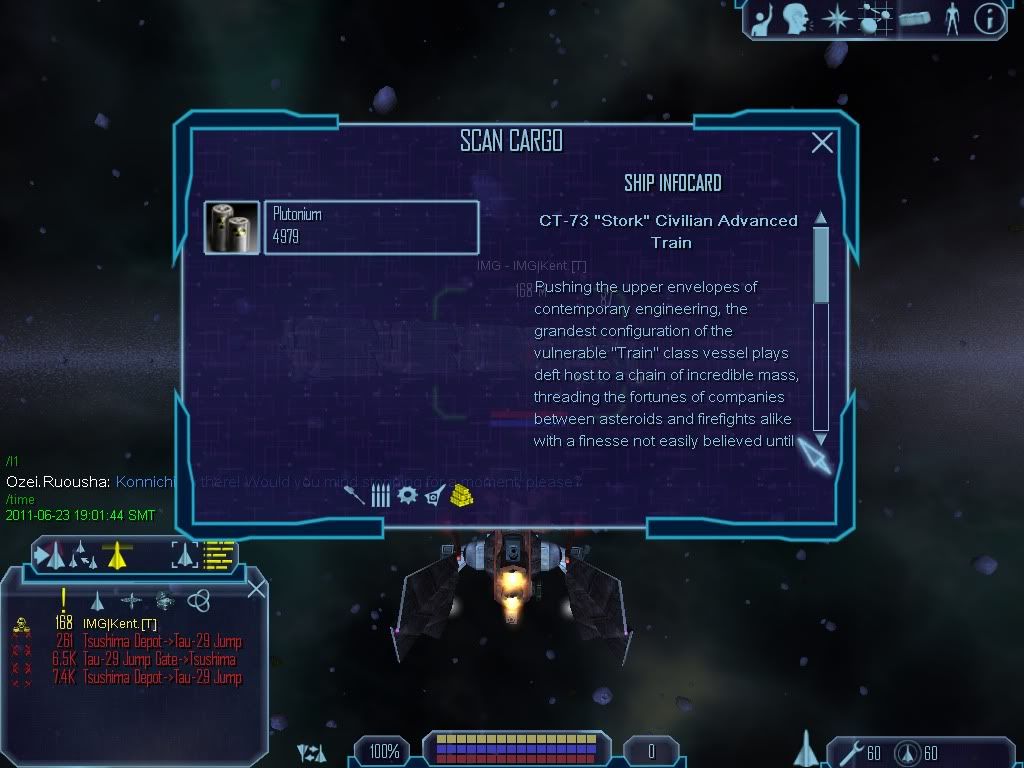Filter contact list by the ring-knot icon

coord(198,600)
